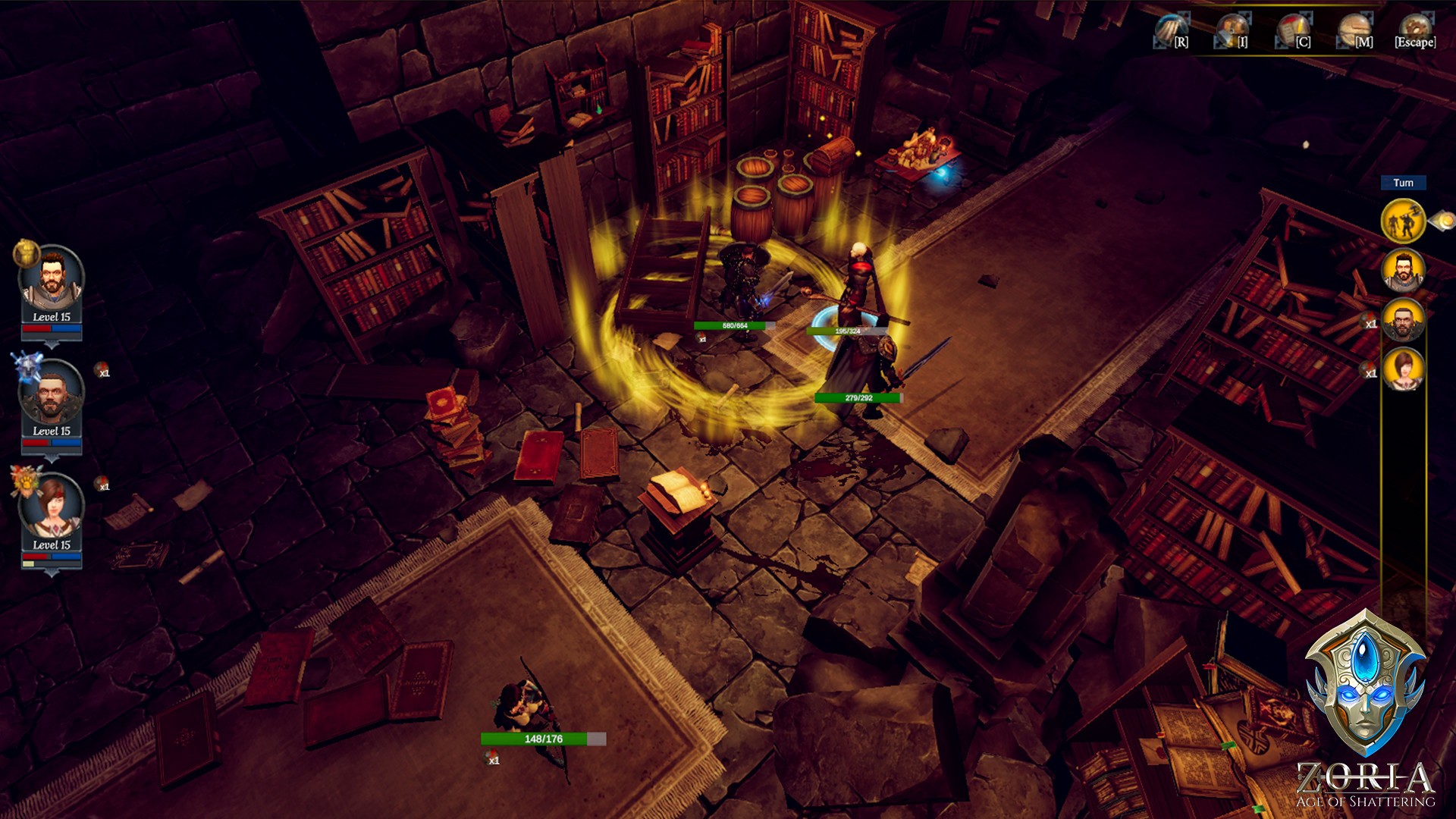1456x819 pixels.
Task: Expand the arrow below the second party member
Action: click(51, 457)
